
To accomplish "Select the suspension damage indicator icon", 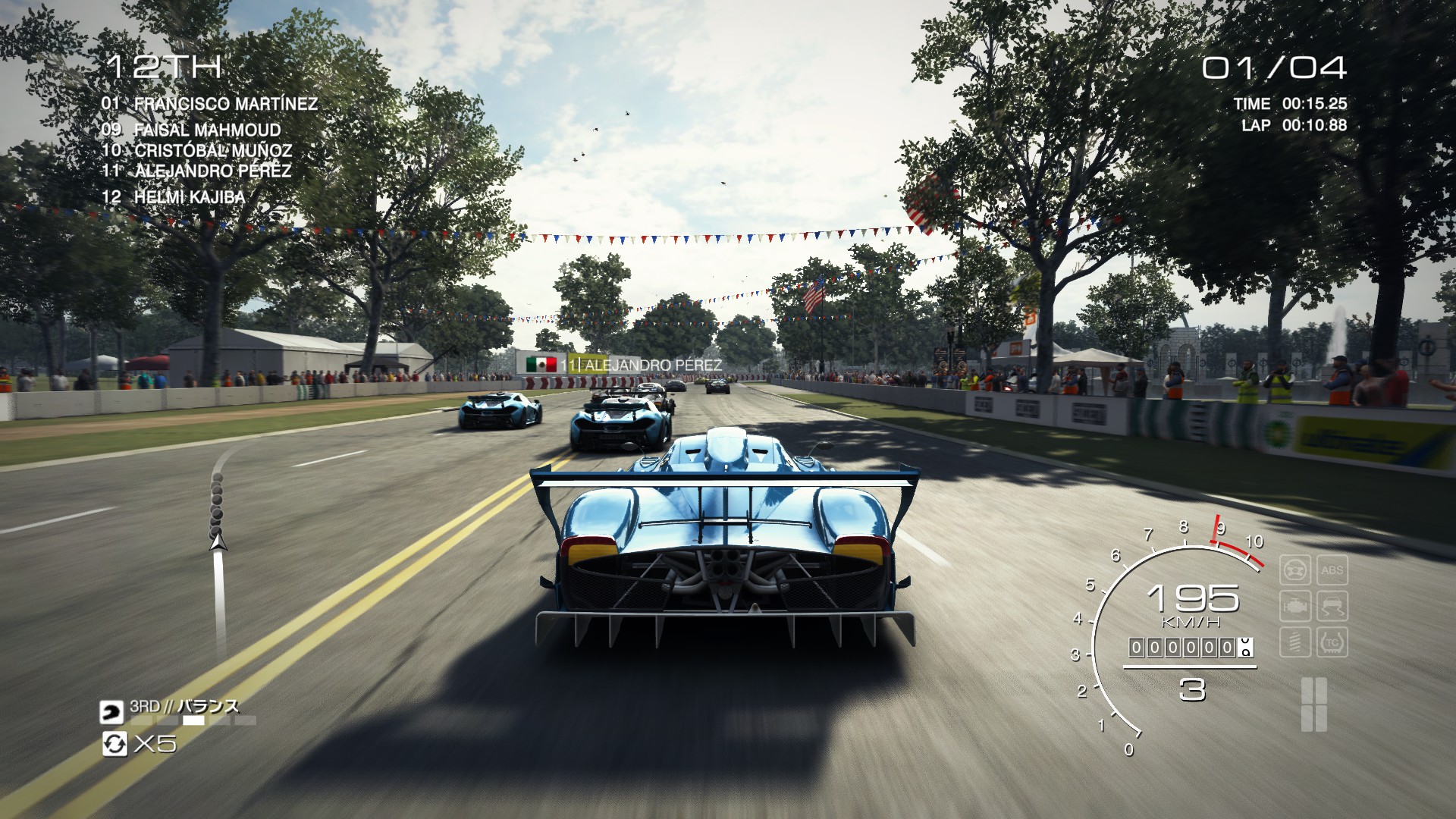I will 1297,642.
